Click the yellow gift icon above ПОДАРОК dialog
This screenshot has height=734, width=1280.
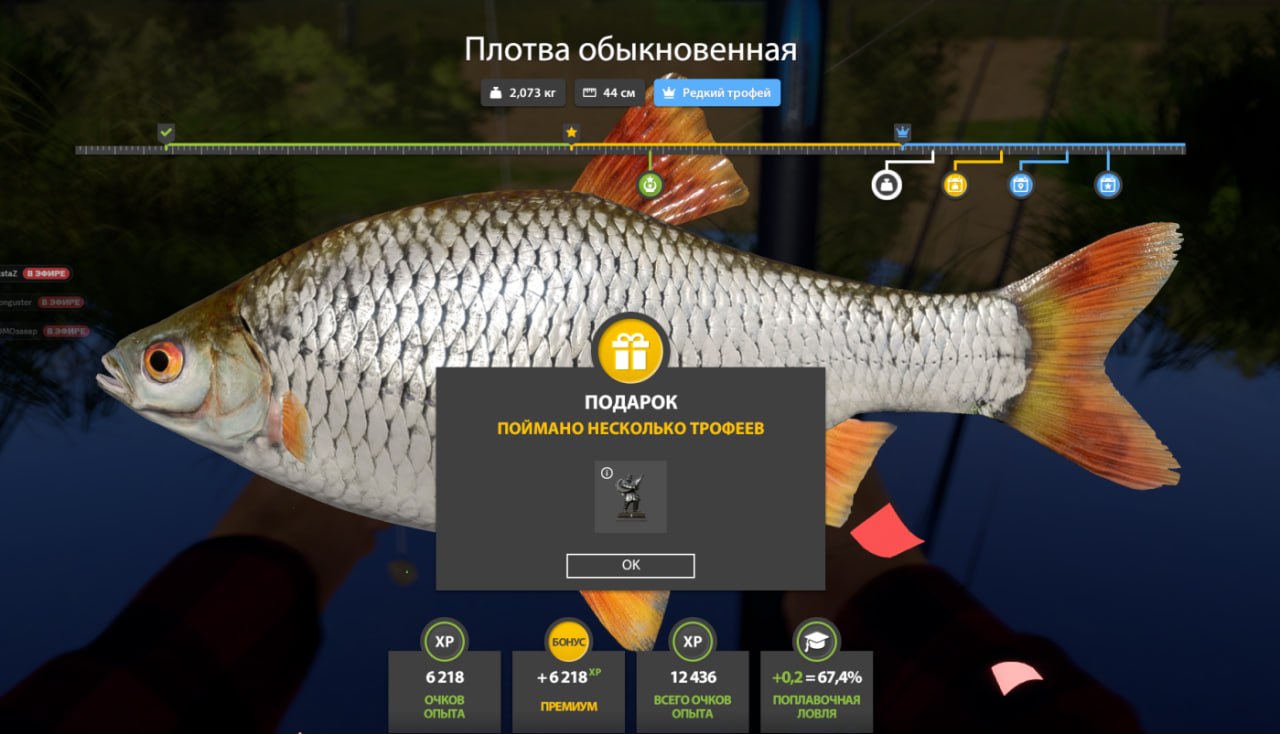point(630,350)
